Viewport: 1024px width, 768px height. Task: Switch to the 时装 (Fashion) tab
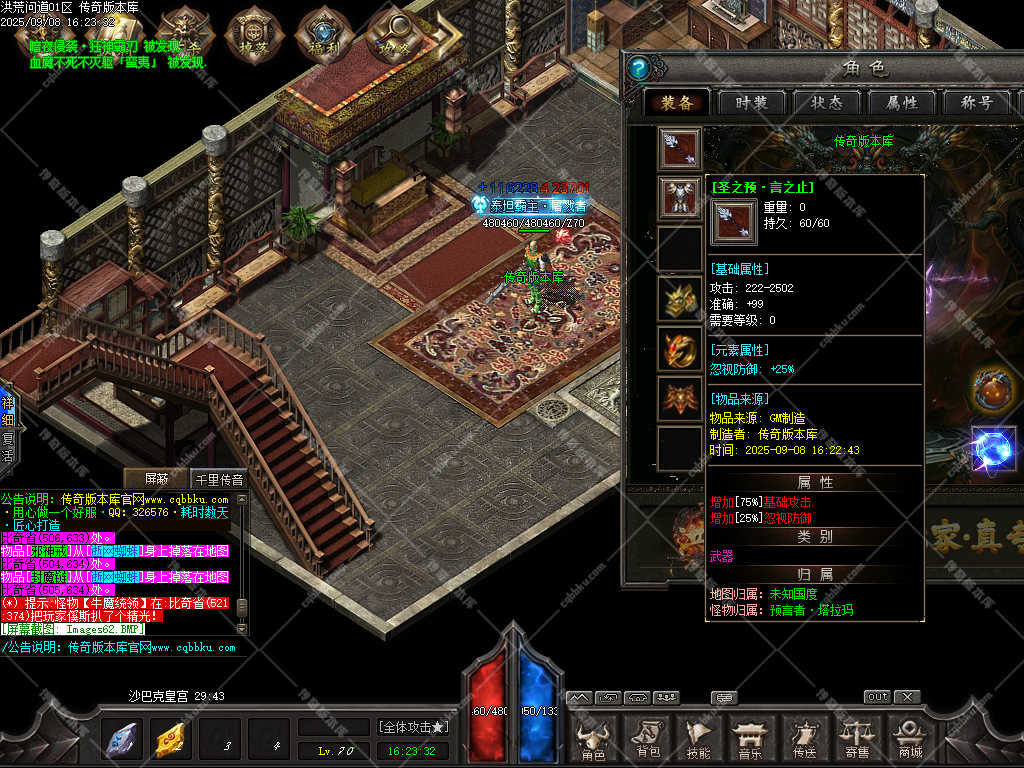[750, 103]
